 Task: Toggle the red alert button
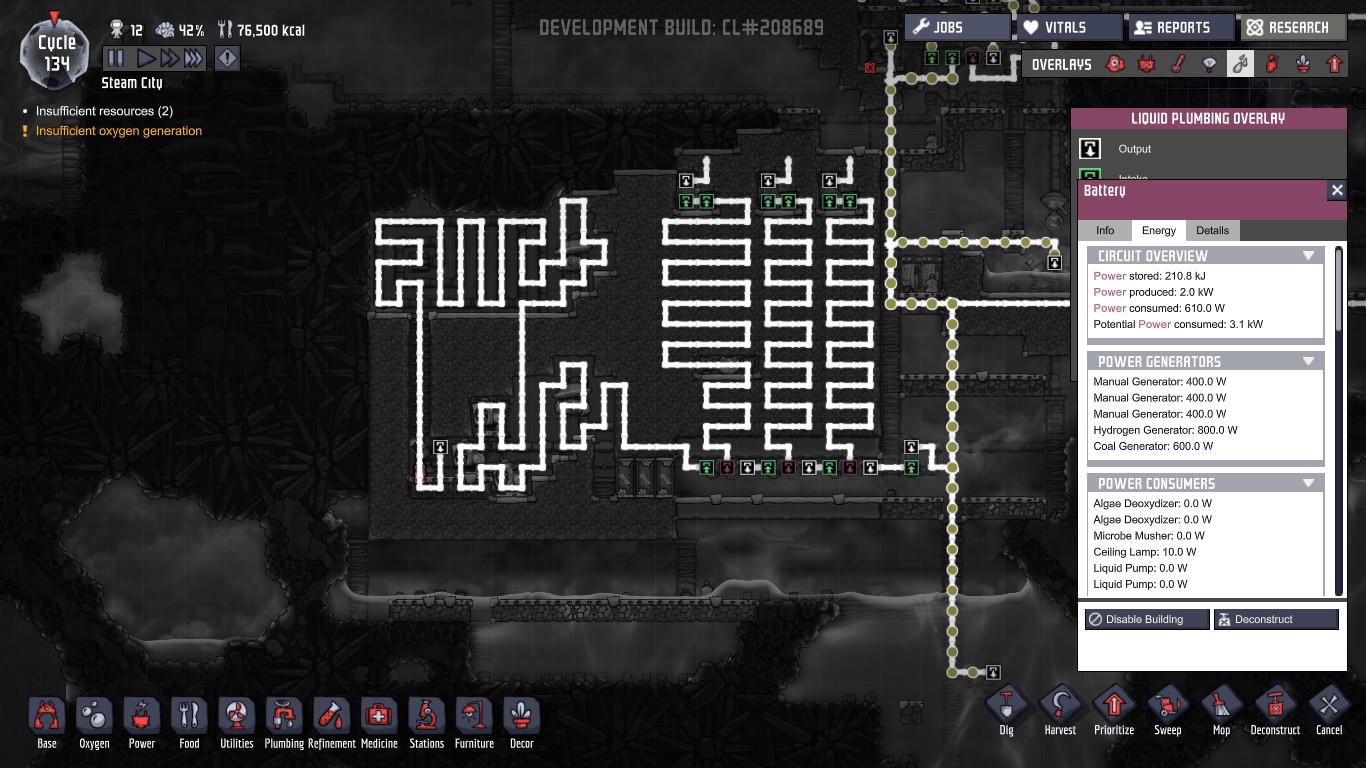228,59
